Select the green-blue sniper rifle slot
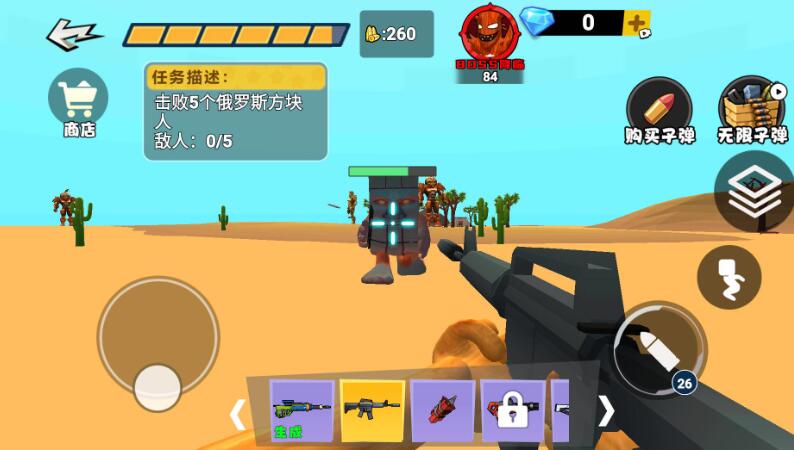The image size is (794, 450). click(x=302, y=410)
